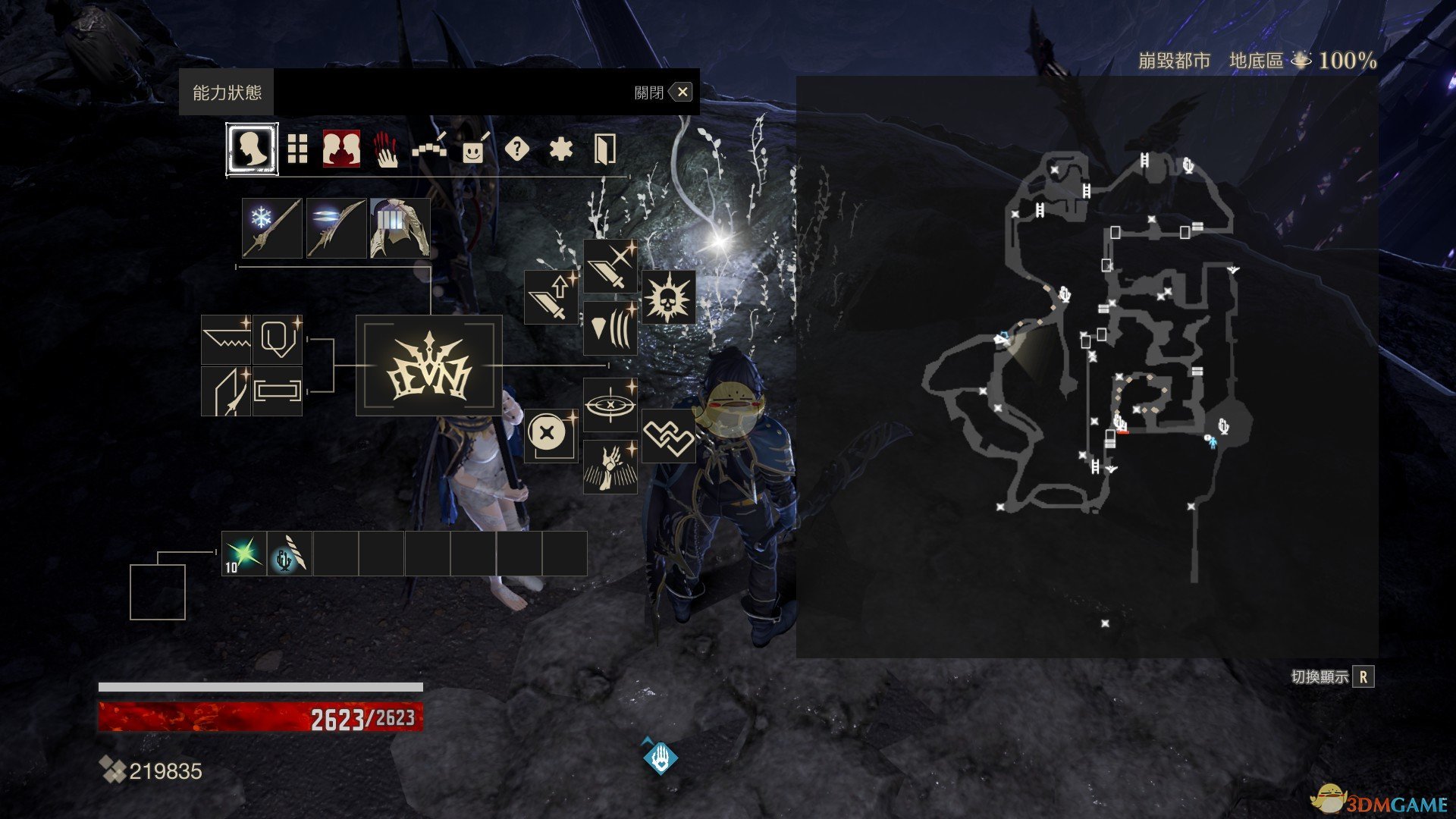The width and height of the screenshot is (1456, 819).
Task: Select the blood veil armor slot
Action: pyautogui.click(x=400, y=228)
